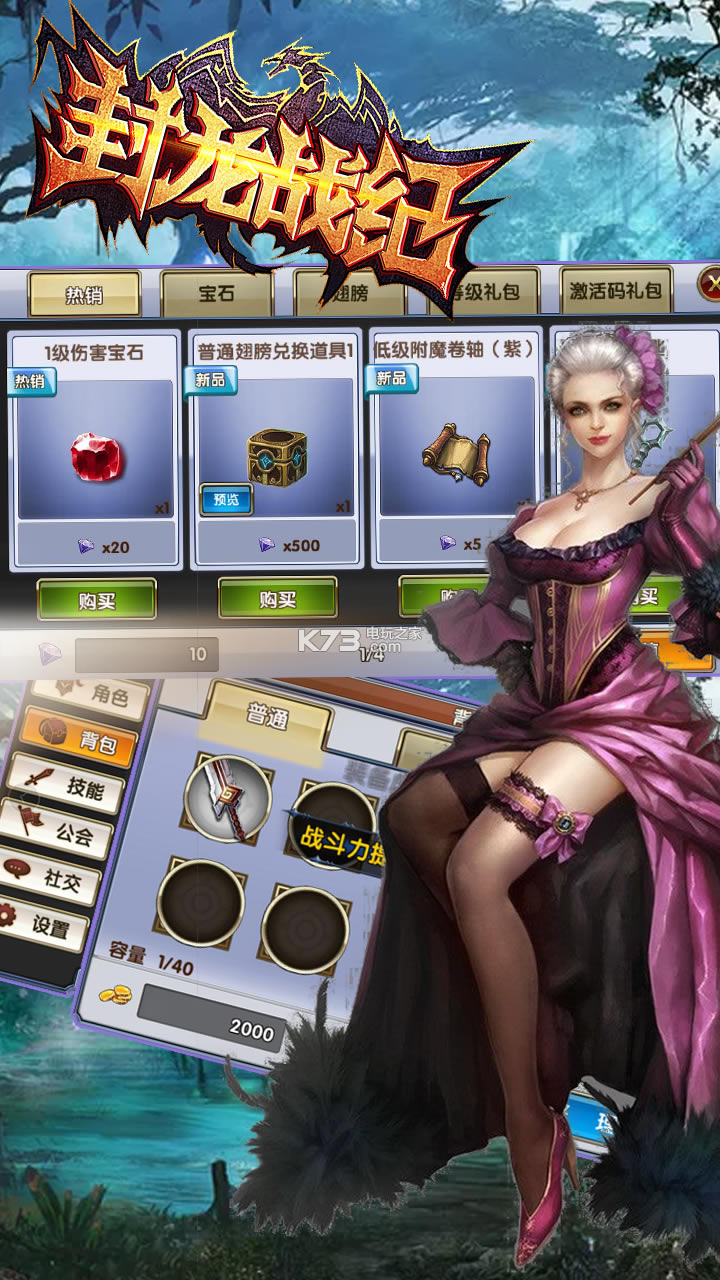This screenshot has width=720, height=1280.
Task: Switch to the 热销 shop tab
Action: 84,294
